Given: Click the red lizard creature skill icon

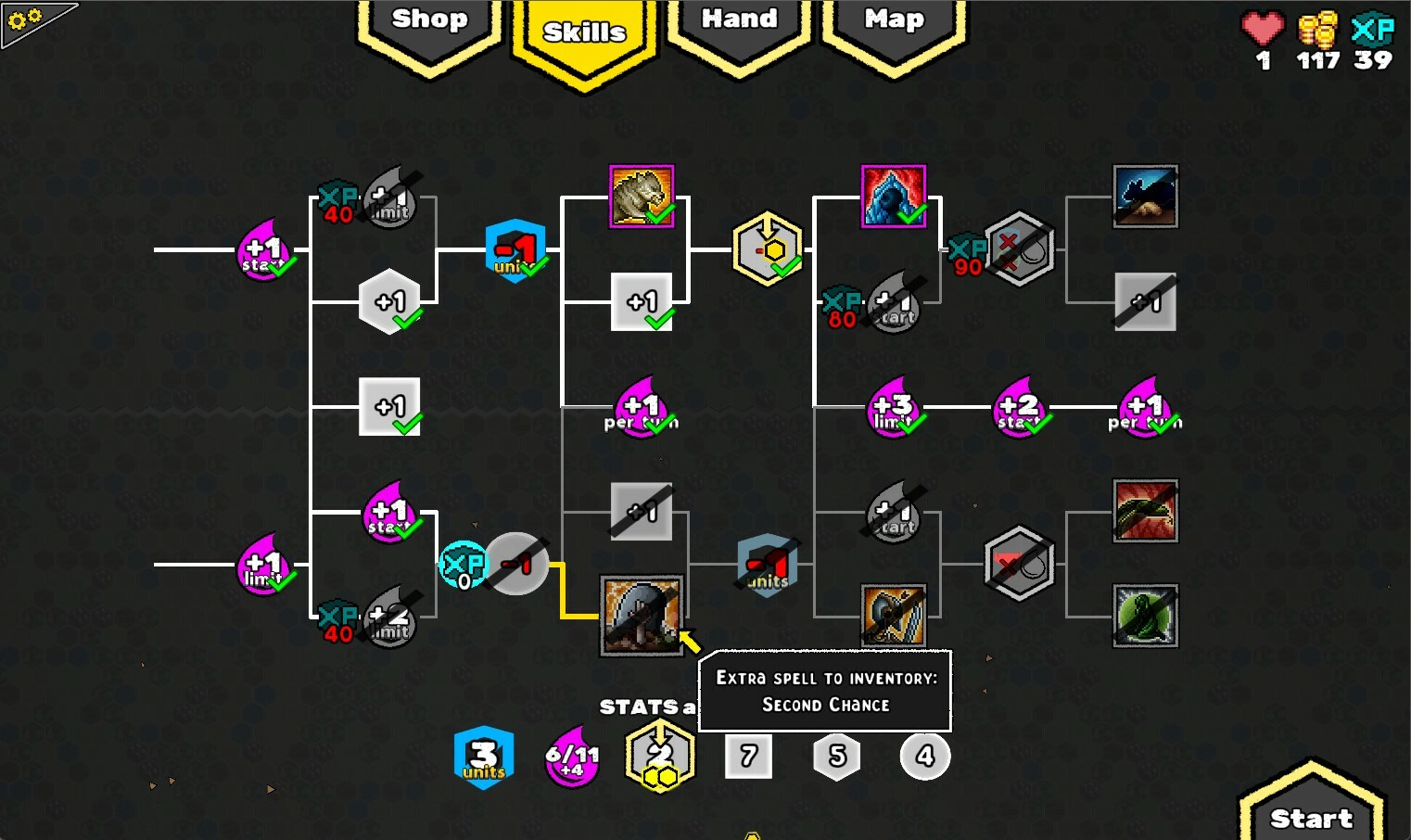Looking at the screenshot, I should click(1145, 511).
